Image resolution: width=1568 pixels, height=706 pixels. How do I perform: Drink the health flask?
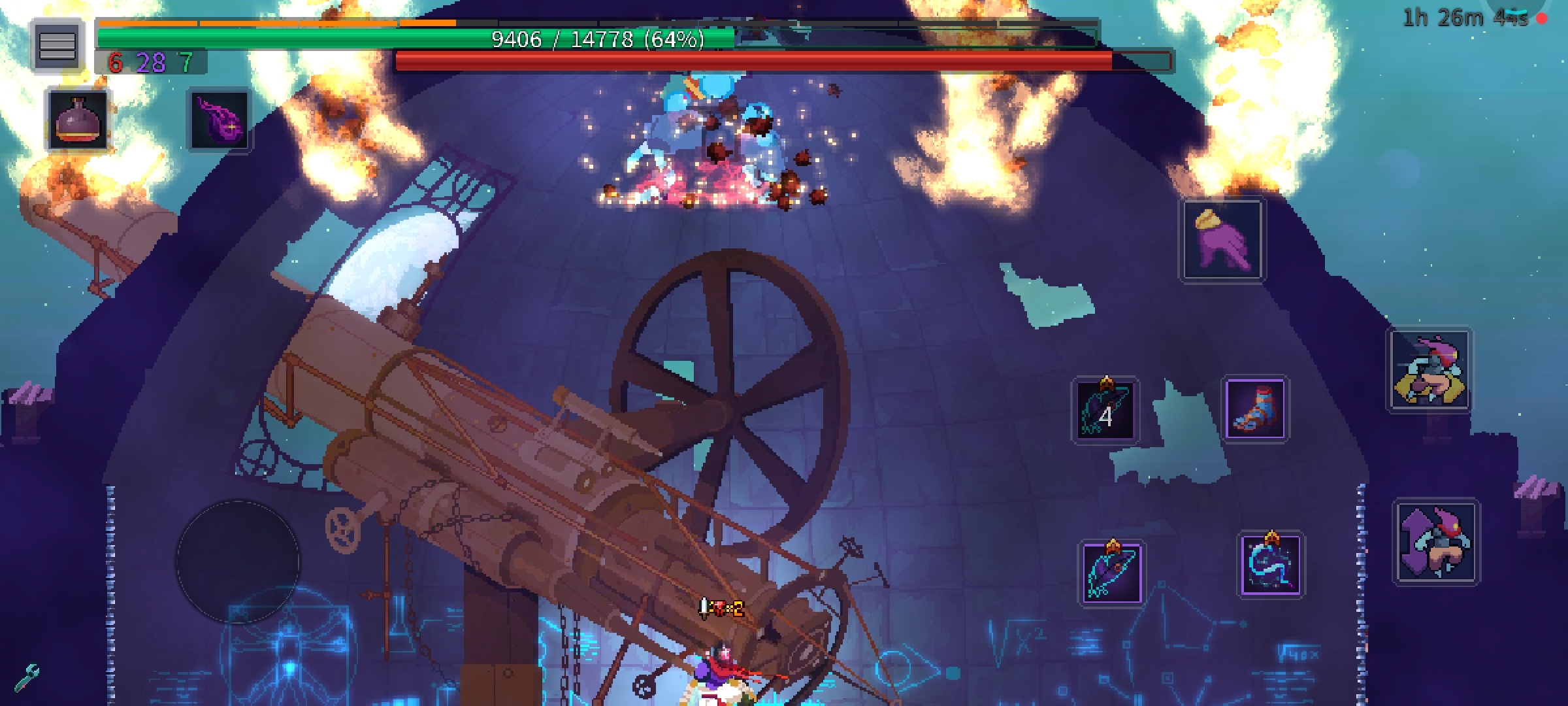point(77,120)
